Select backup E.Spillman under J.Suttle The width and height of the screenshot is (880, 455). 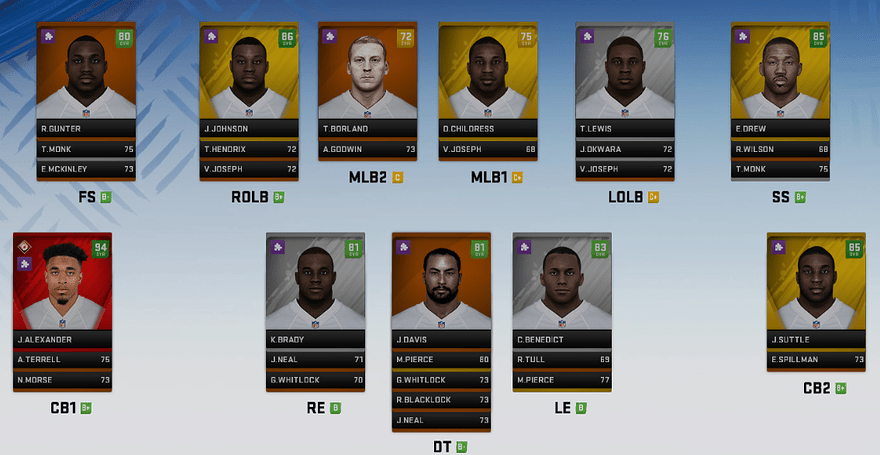coord(816,359)
